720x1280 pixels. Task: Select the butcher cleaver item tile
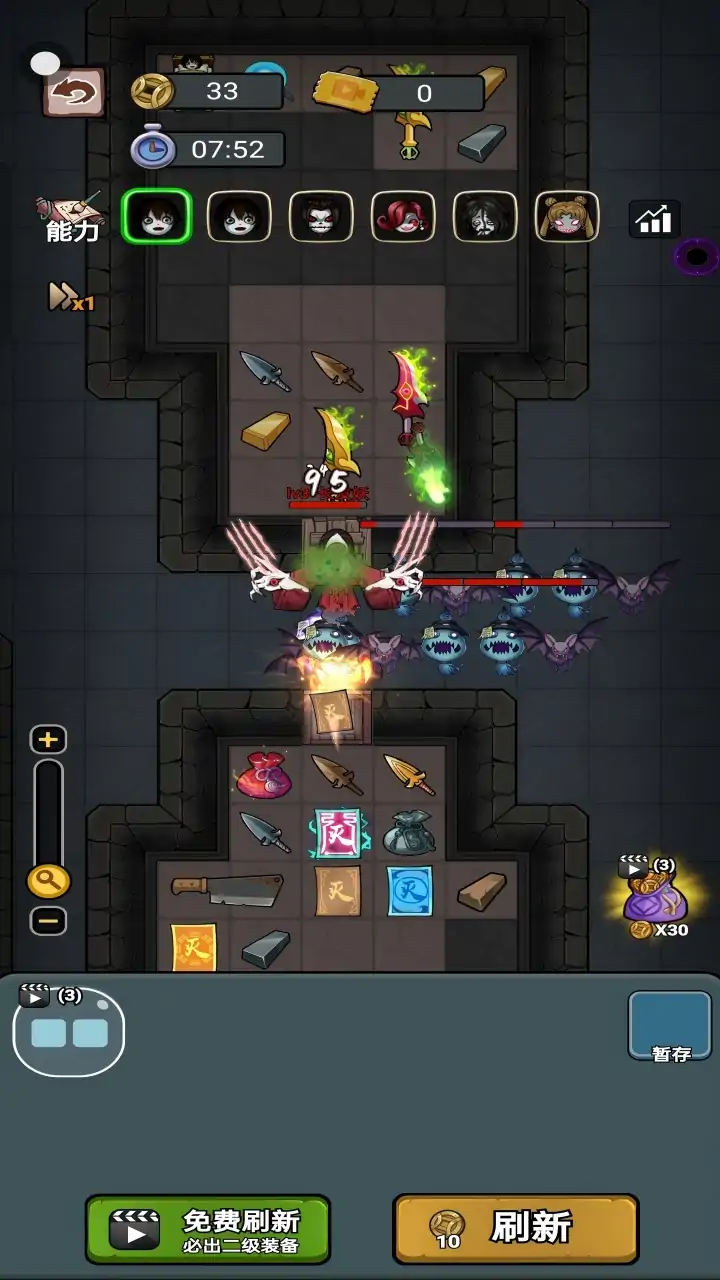[x=226, y=888]
